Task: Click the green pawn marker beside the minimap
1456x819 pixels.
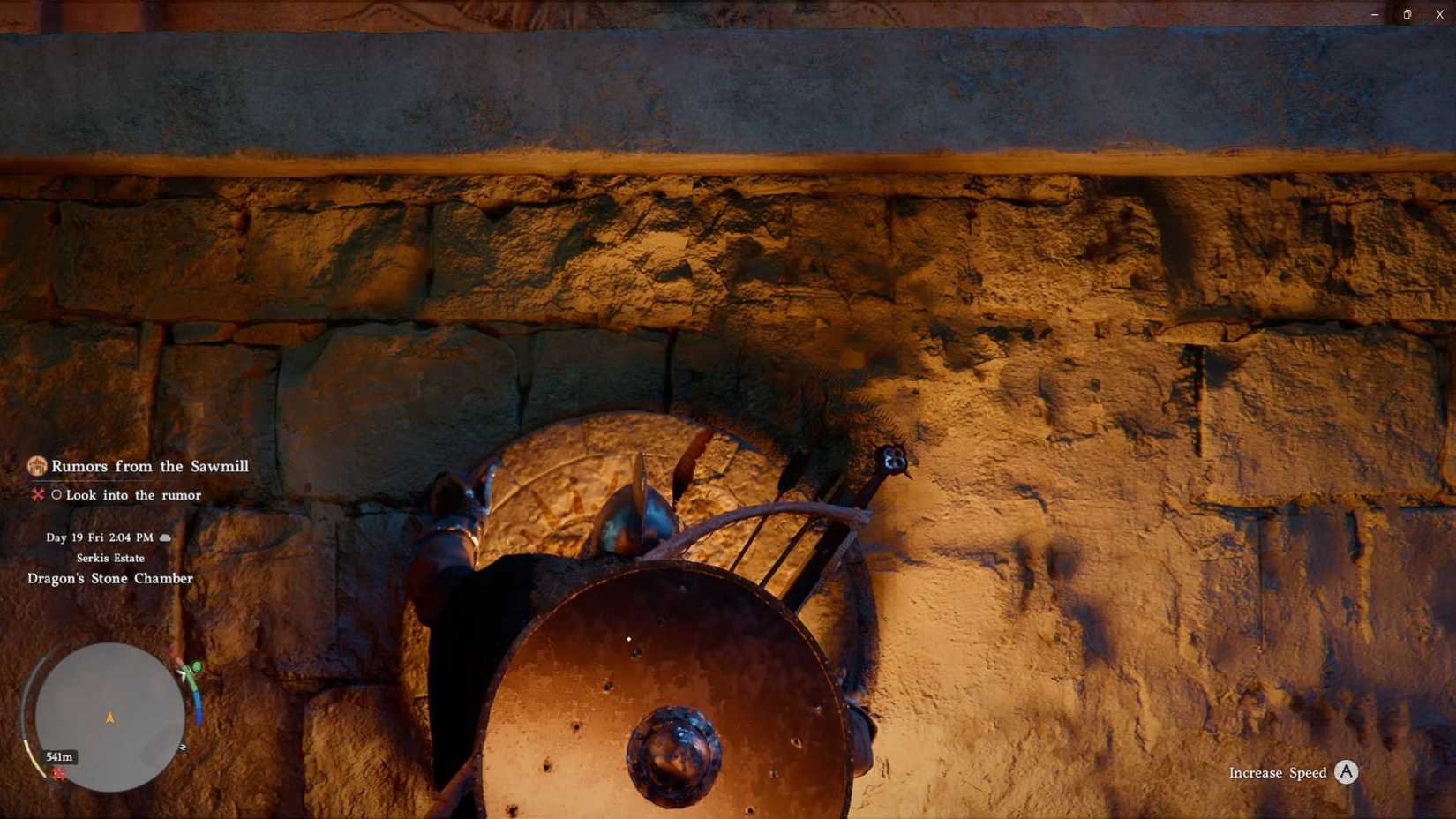Action: point(193,666)
